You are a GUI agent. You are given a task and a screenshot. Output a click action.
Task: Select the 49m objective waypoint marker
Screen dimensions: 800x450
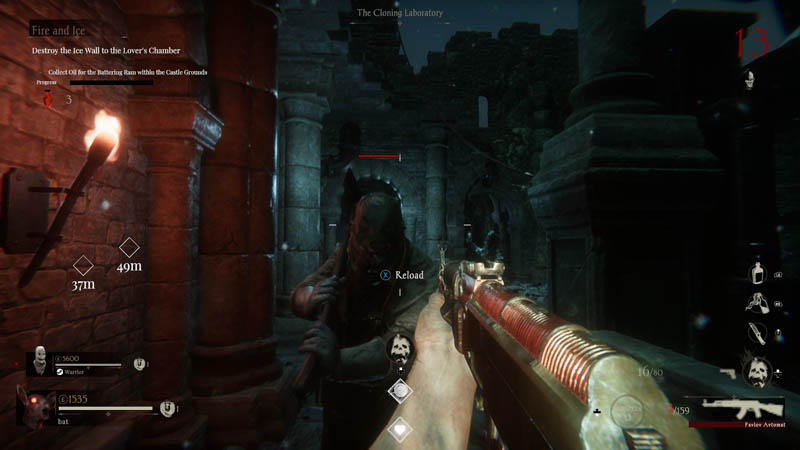click(x=129, y=247)
